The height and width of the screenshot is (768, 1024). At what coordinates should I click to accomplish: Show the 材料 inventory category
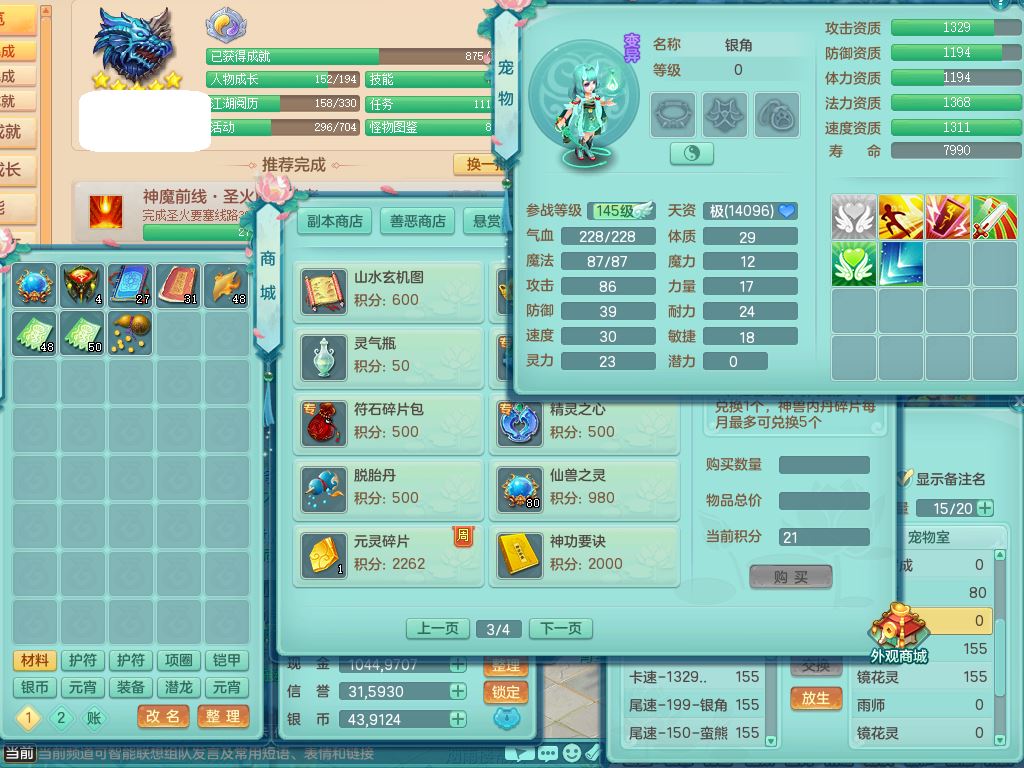point(35,661)
